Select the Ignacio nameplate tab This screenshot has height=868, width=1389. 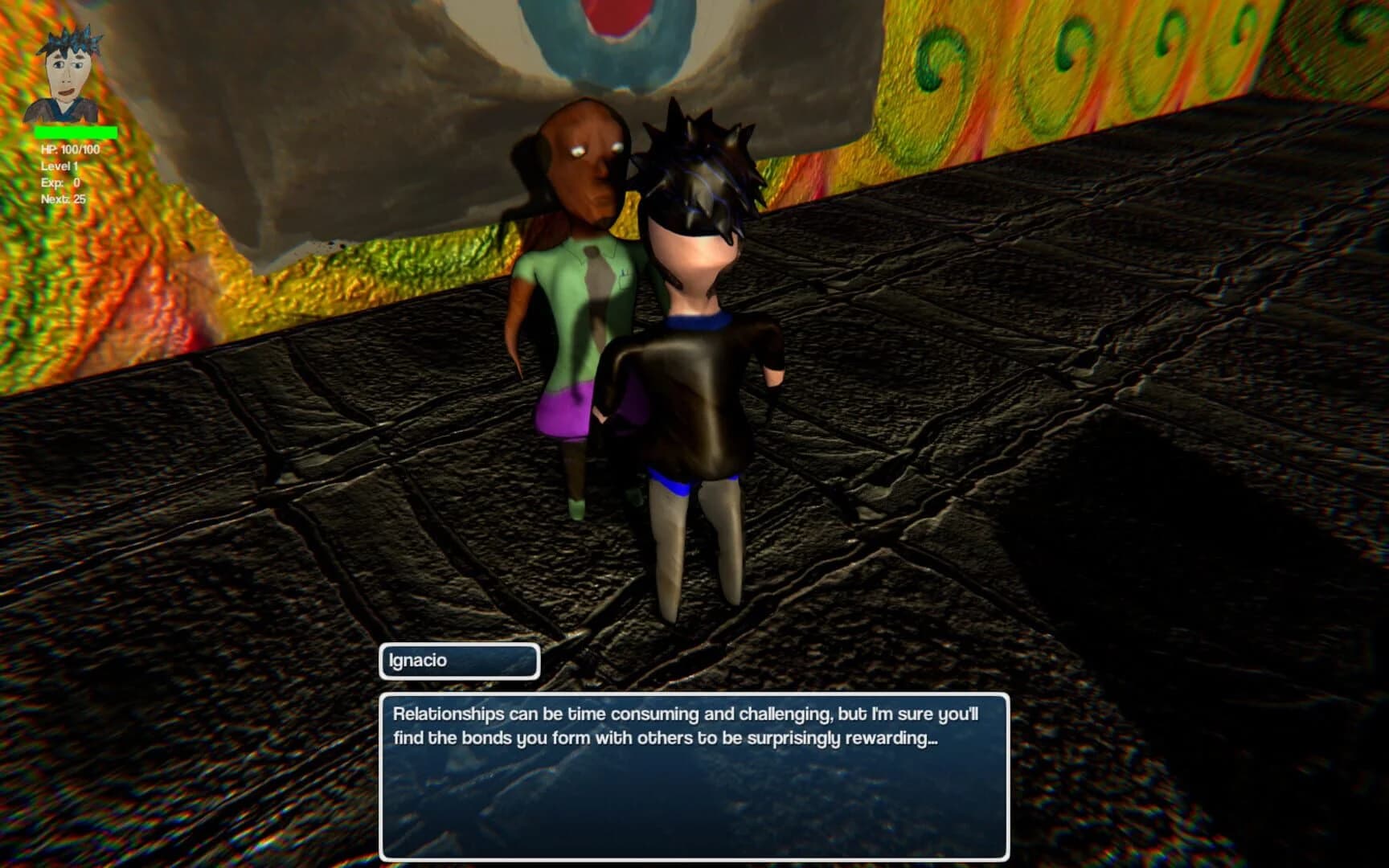point(458,661)
